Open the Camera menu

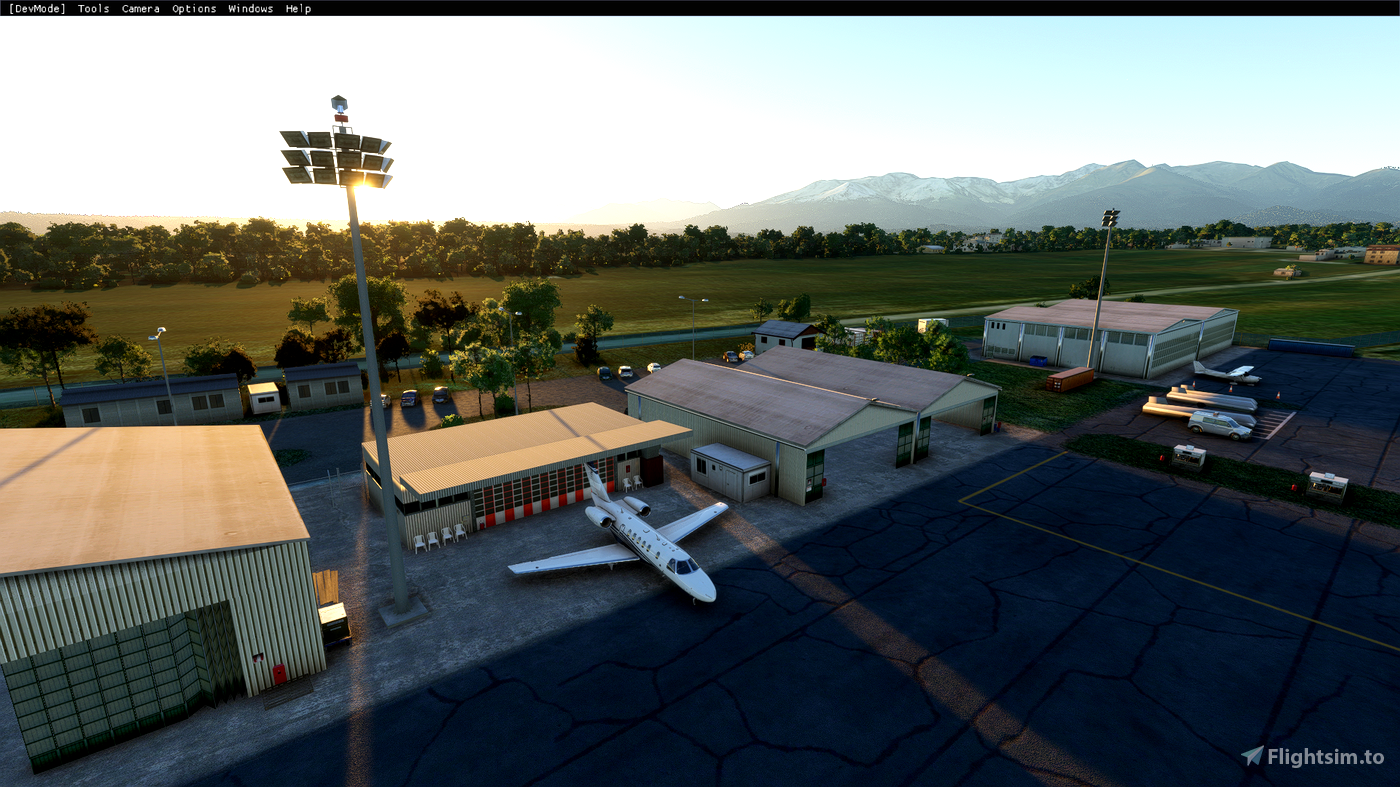click(x=140, y=8)
